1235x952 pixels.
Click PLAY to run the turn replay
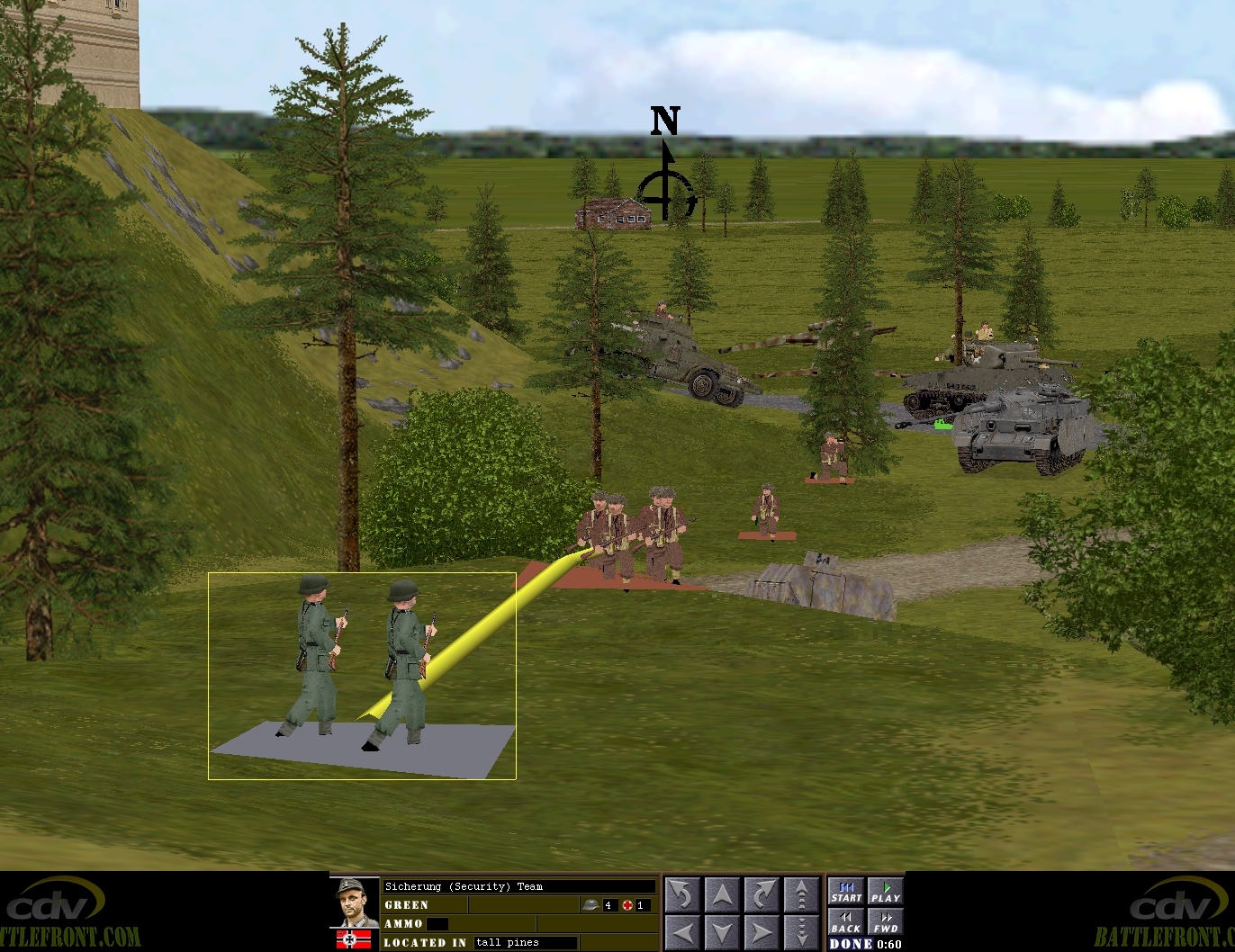pos(885,892)
